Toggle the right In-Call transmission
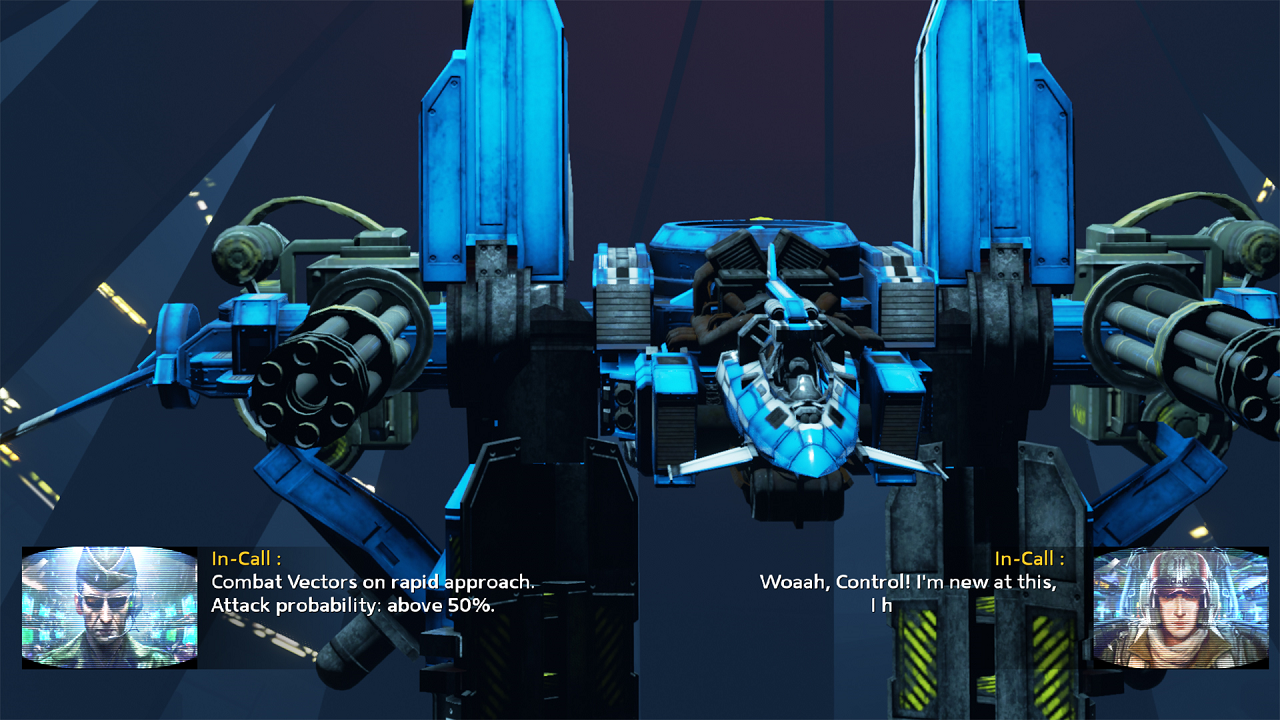The width and height of the screenshot is (1280, 720). coord(1030,560)
